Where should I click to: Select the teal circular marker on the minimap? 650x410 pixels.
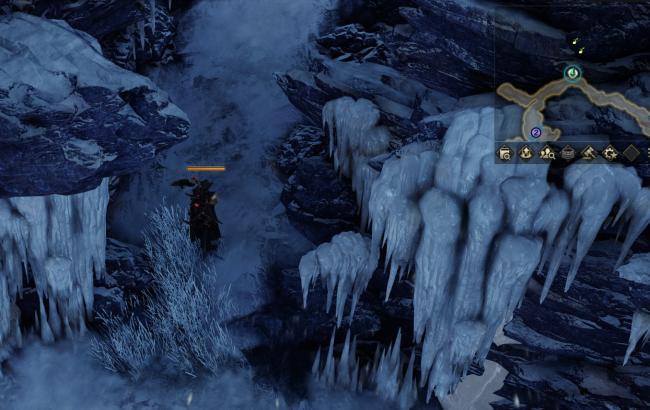click(x=572, y=72)
